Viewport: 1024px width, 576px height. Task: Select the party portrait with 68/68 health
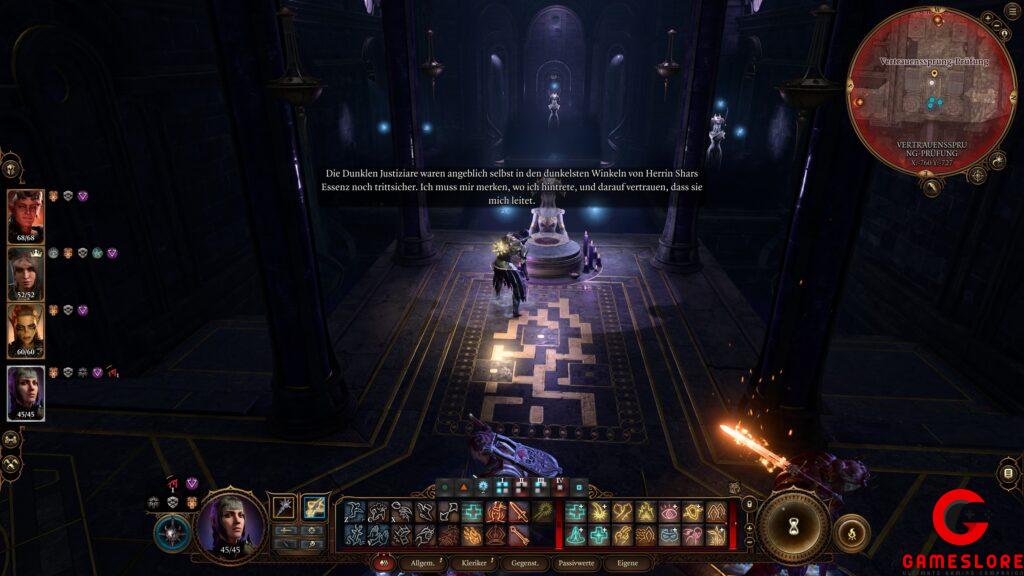coord(25,214)
